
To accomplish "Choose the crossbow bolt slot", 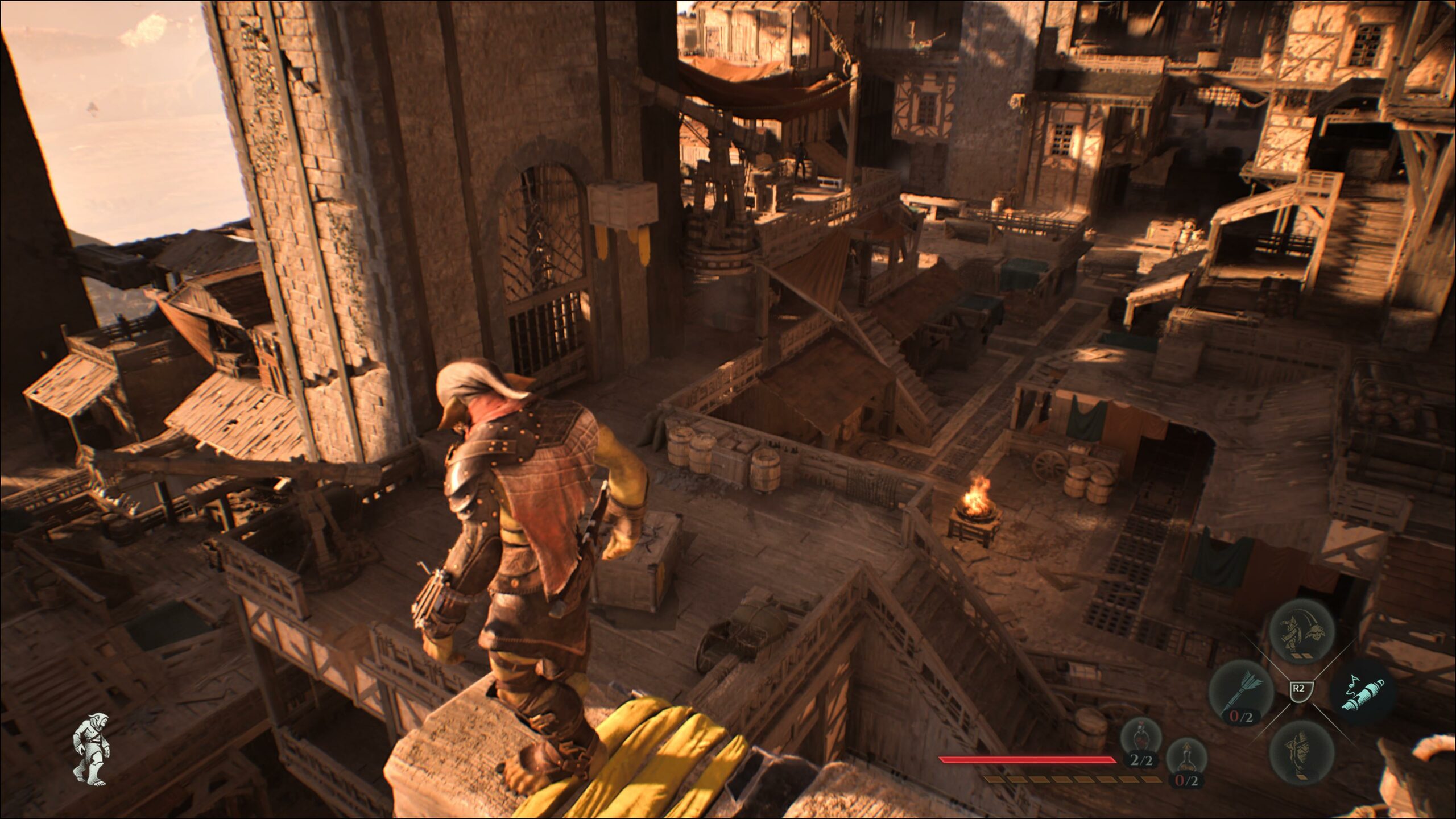I will pyautogui.click(x=1241, y=693).
